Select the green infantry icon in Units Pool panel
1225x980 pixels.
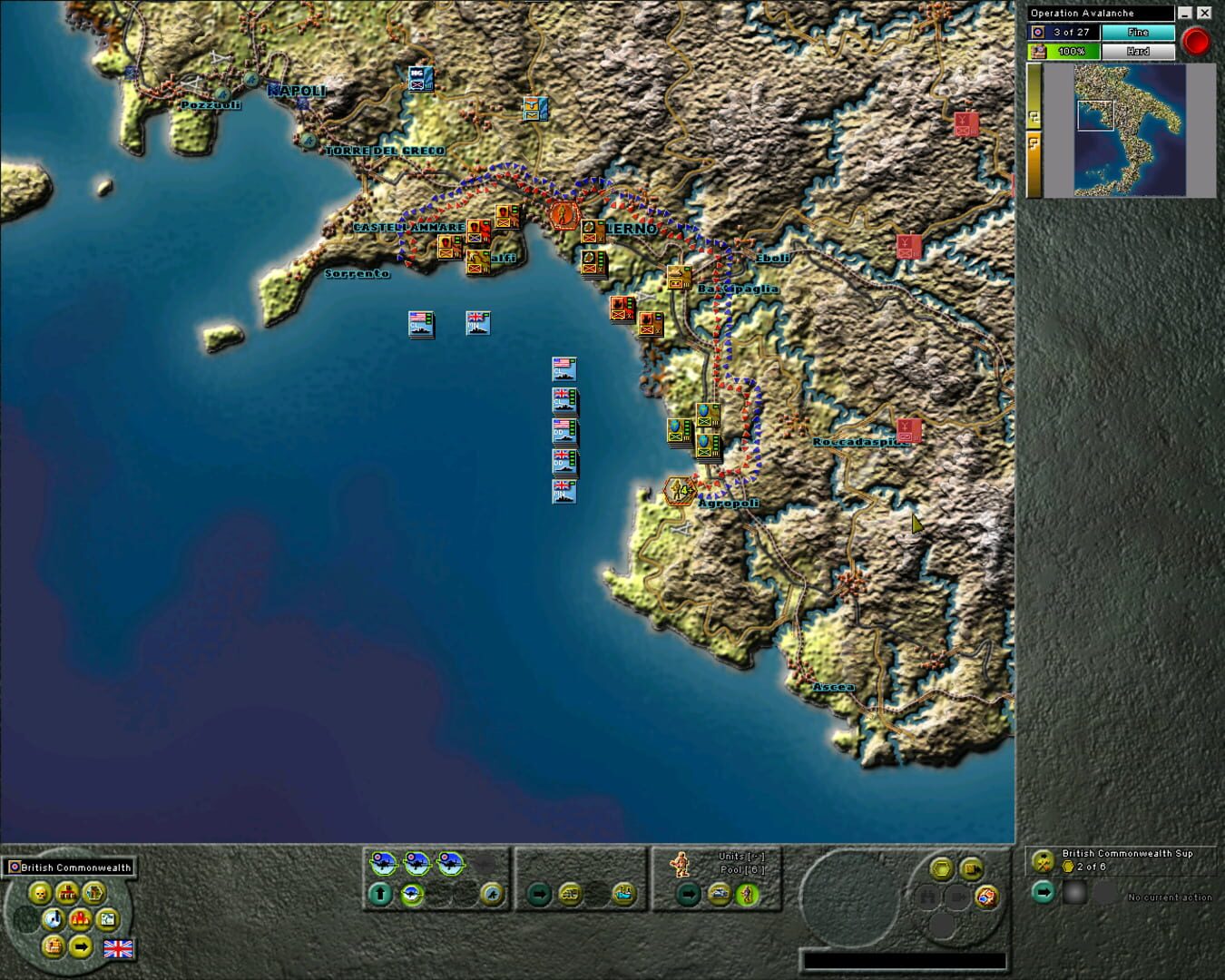pyautogui.click(x=745, y=896)
